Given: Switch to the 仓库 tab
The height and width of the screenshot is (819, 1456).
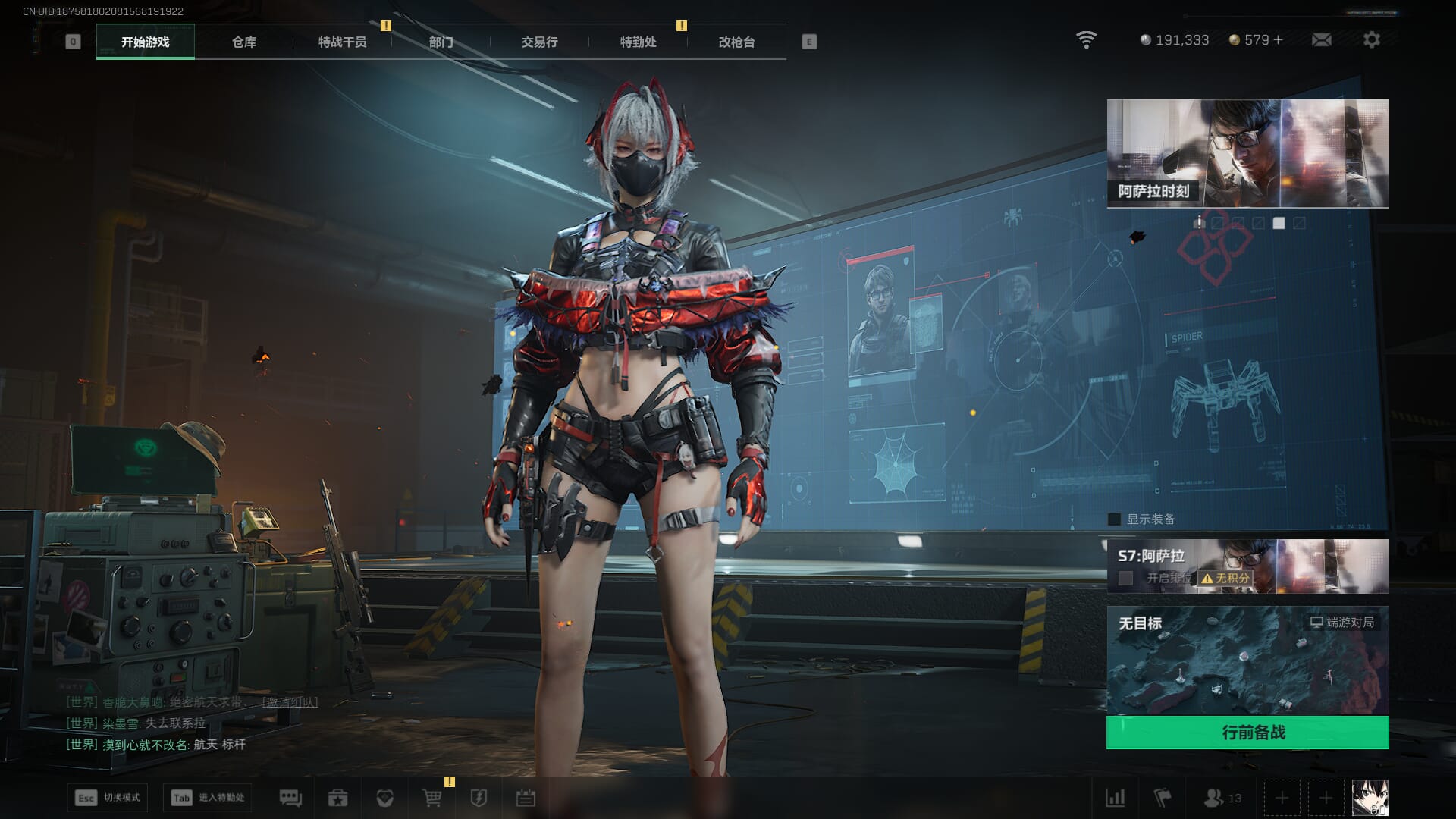Looking at the screenshot, I should pos(243,42).
